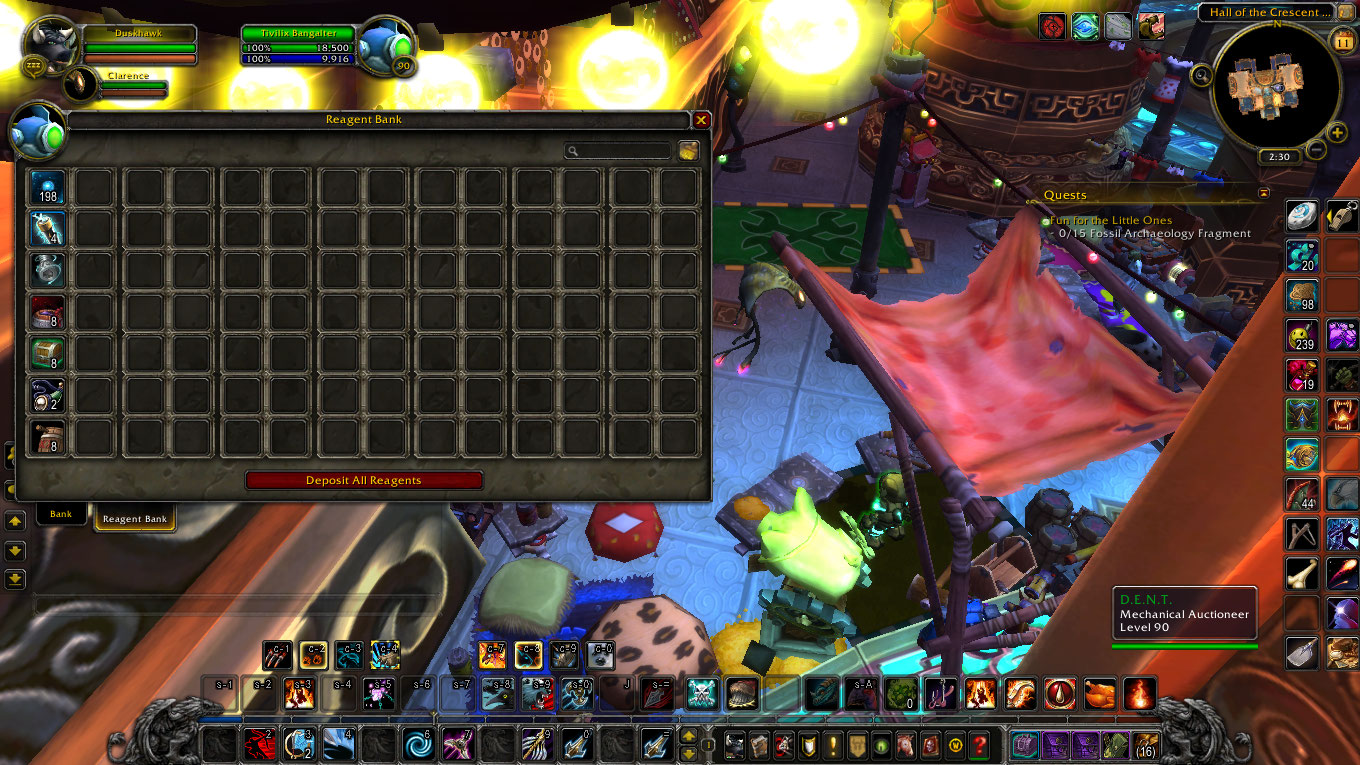
Task: Click the minimap zoom-in plus button
Action: [1337, 133]
